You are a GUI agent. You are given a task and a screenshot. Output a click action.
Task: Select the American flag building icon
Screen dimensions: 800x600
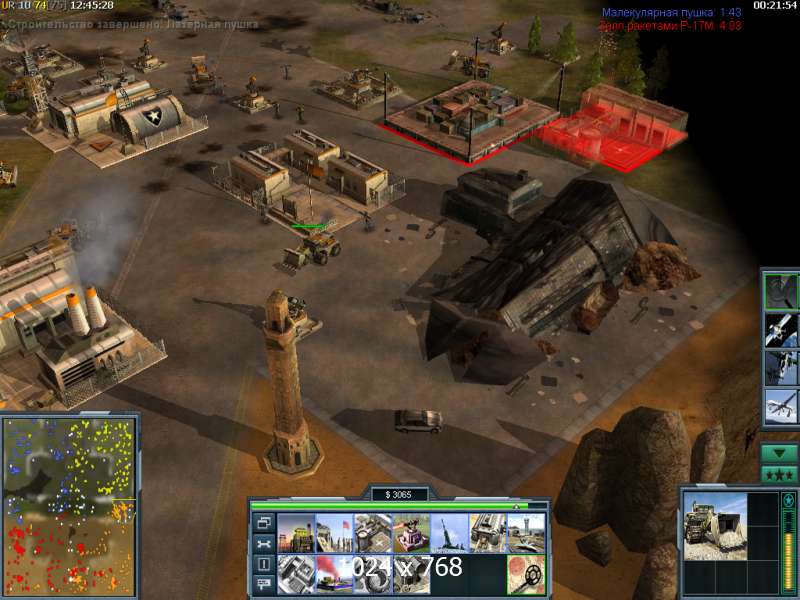click(333, 533)
